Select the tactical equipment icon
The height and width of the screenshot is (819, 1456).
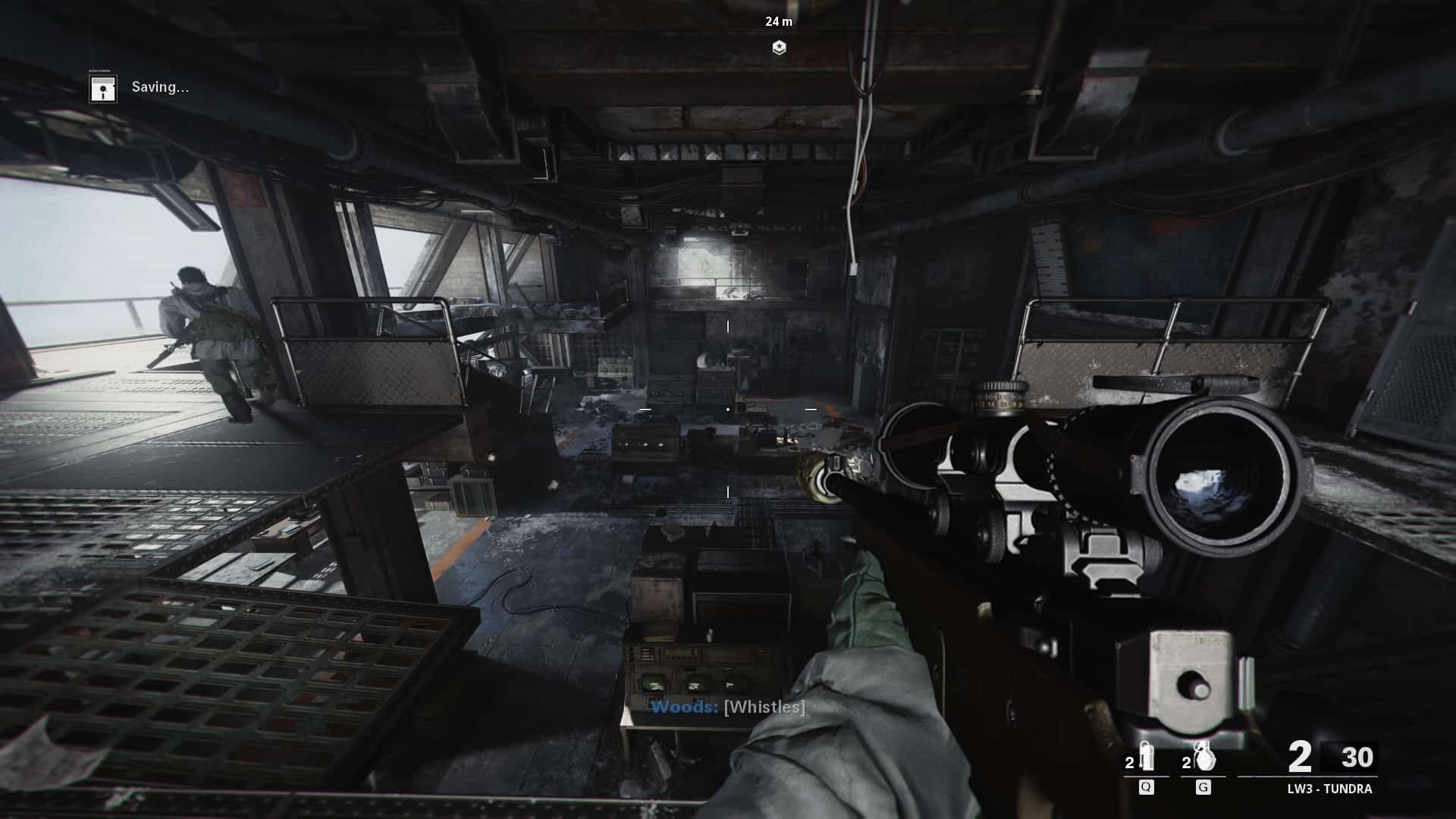(1146, 756)
